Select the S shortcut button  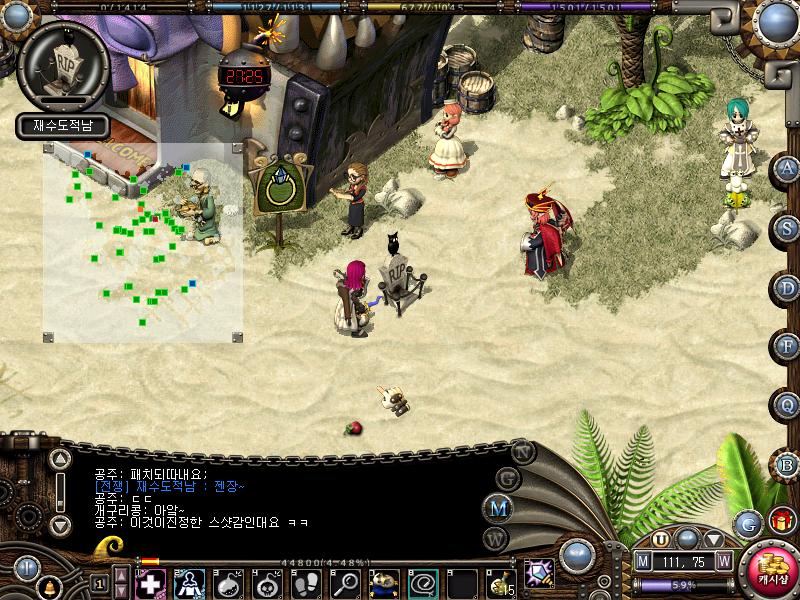click(x=787, y=227)
